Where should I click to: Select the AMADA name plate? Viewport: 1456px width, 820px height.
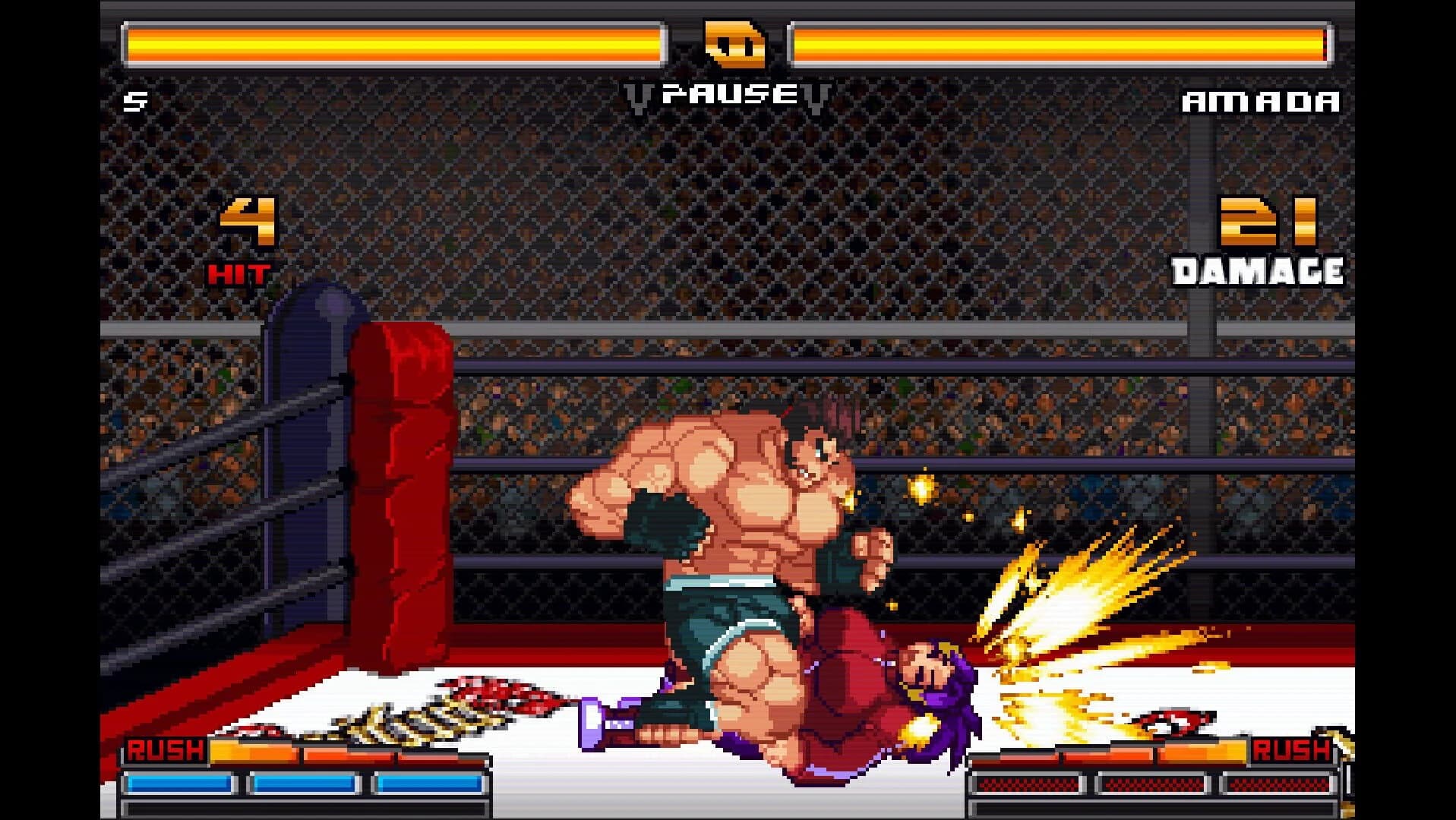pyautogui.click(x=1261, y=102)
